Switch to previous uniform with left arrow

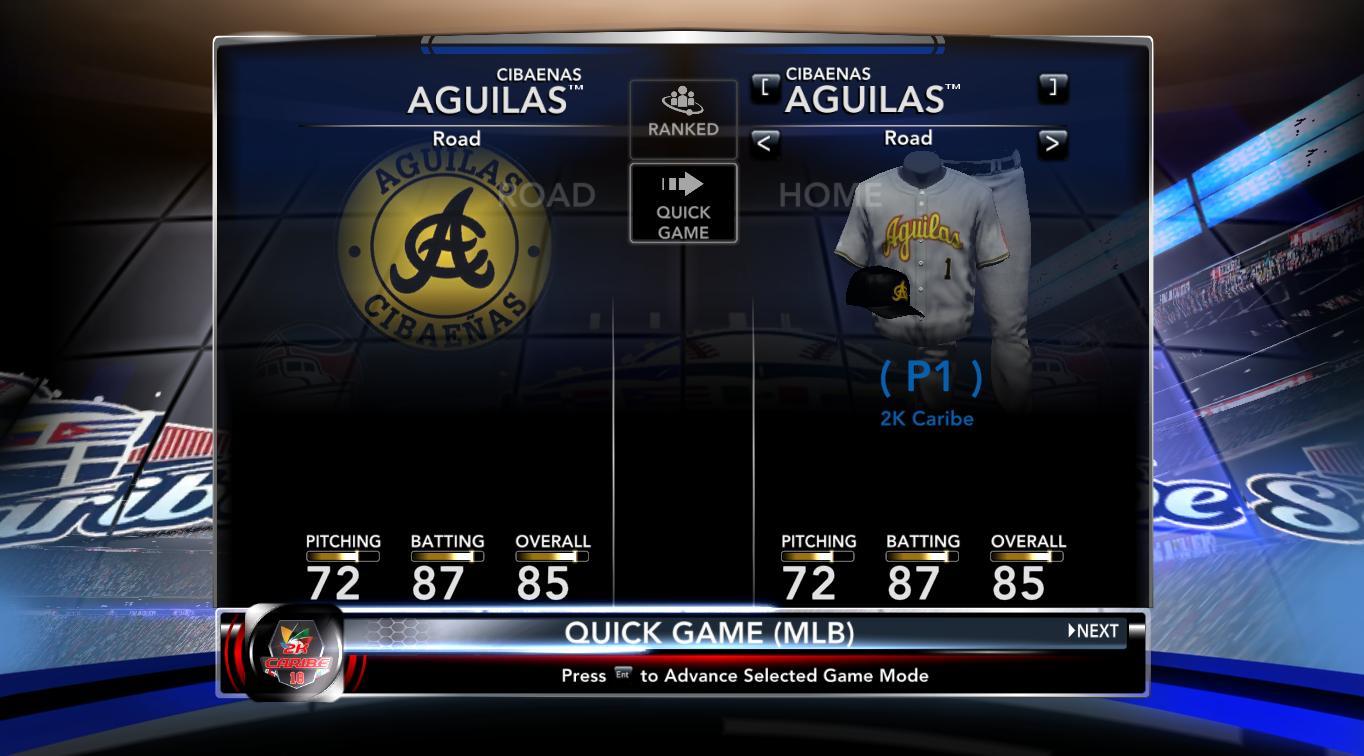coord(764,143)
